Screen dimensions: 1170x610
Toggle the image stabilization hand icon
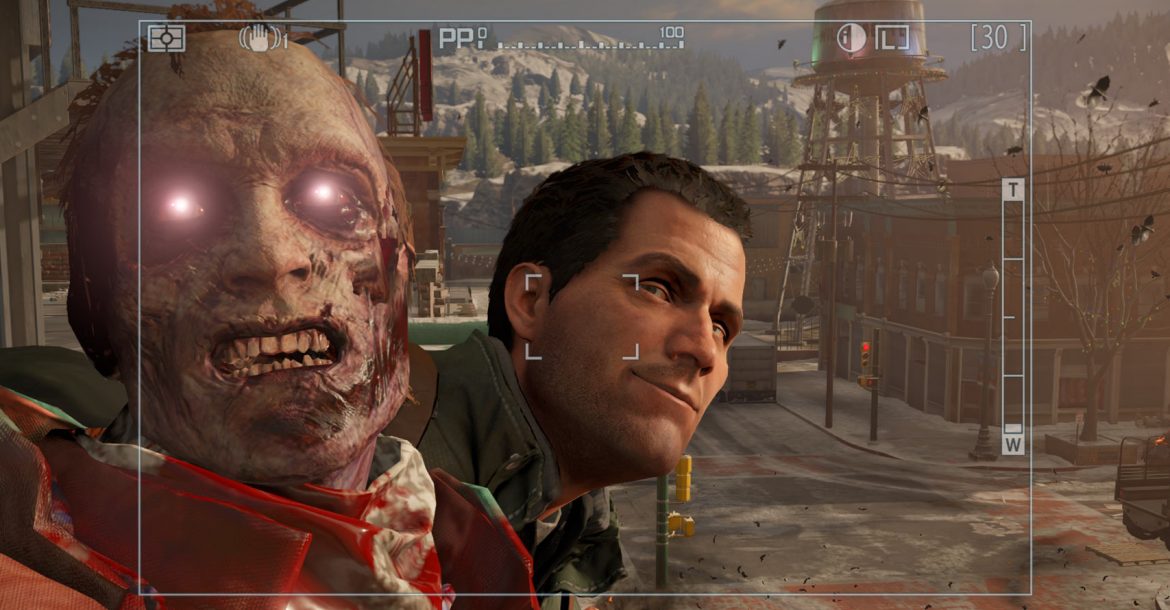(x=261, y=38)
